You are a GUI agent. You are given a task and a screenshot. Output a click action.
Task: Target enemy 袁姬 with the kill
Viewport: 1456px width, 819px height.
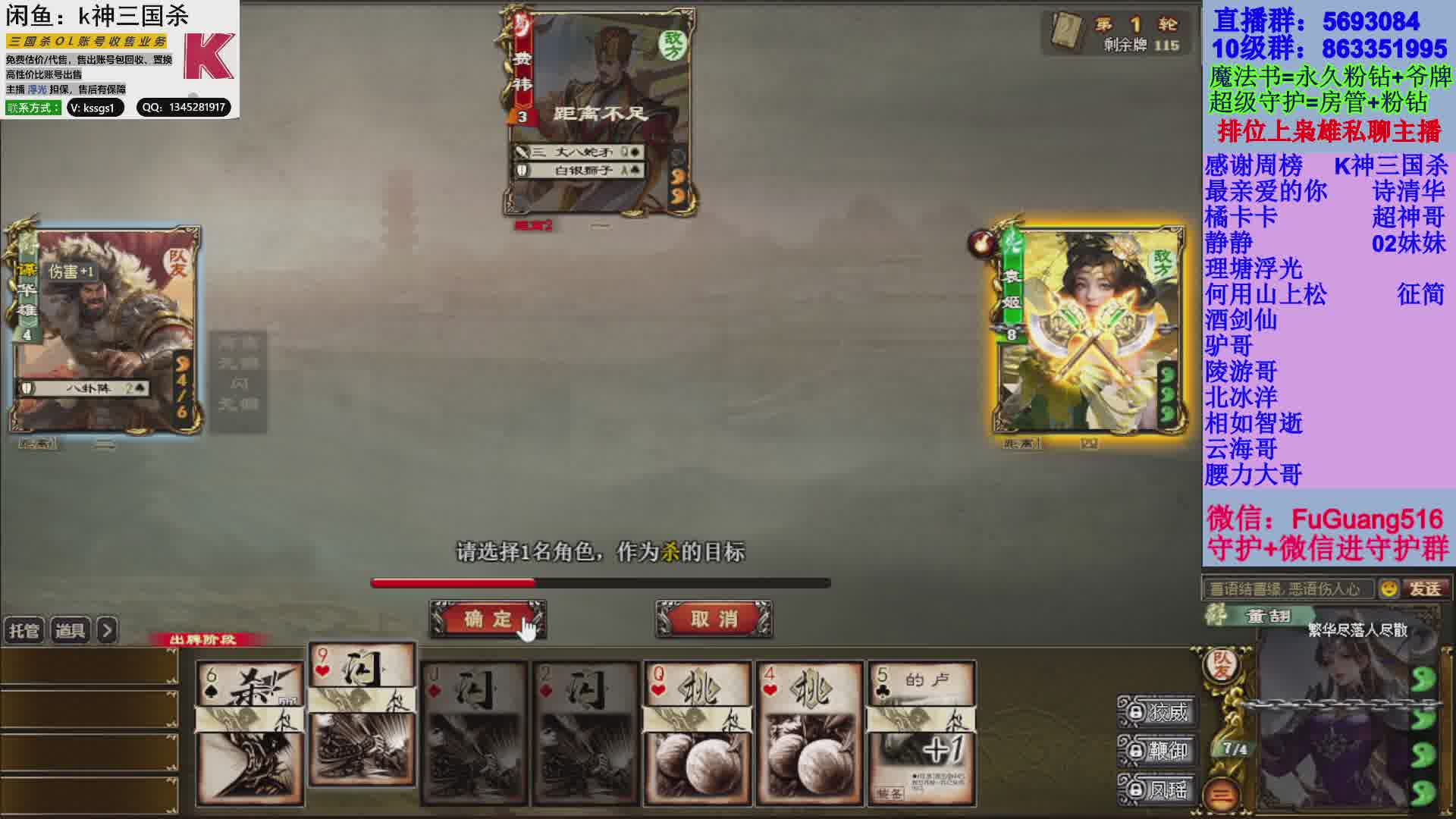[1089, 331]
